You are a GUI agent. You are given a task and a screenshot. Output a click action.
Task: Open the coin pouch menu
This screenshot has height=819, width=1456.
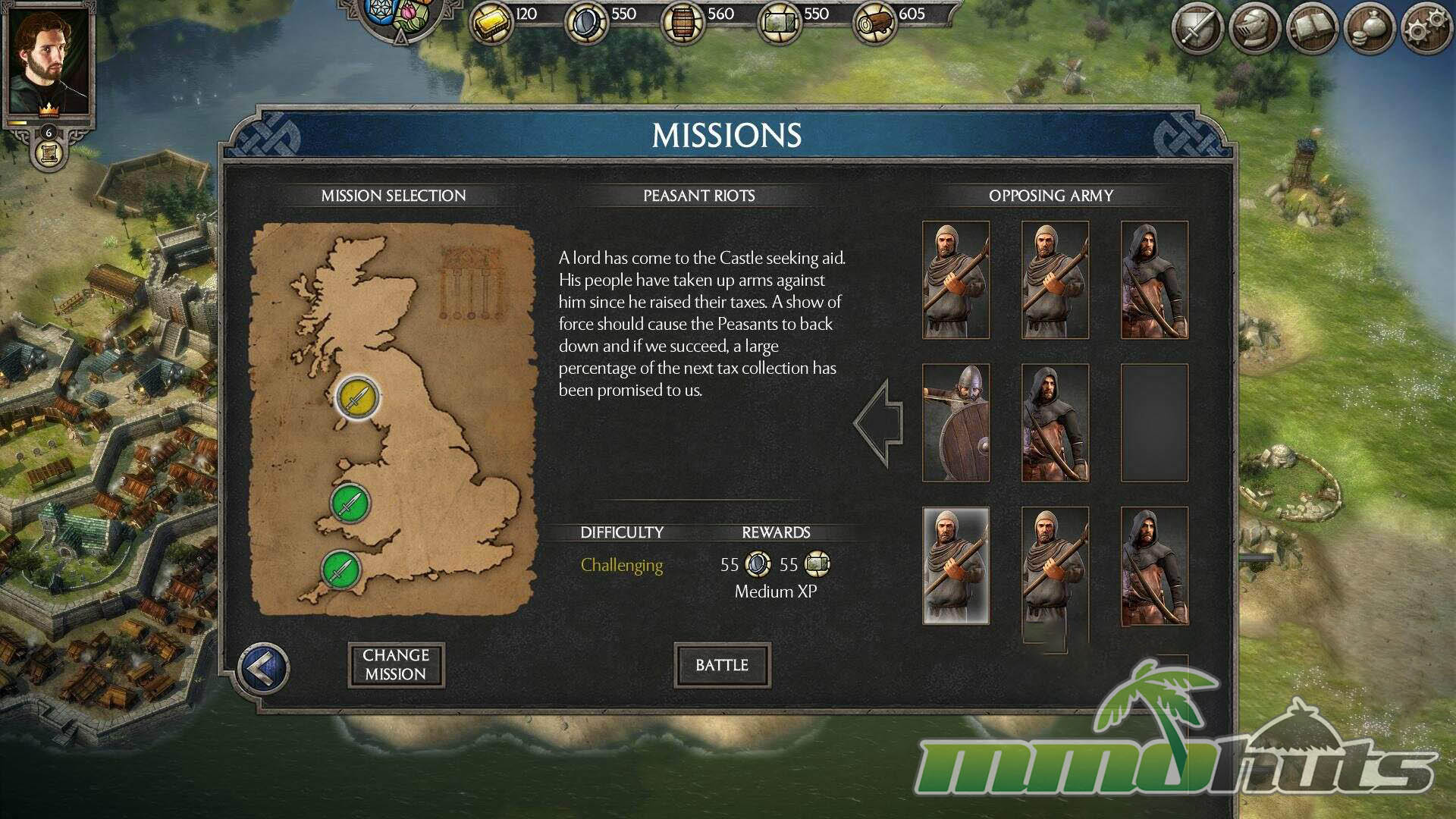pos(1370,30)
